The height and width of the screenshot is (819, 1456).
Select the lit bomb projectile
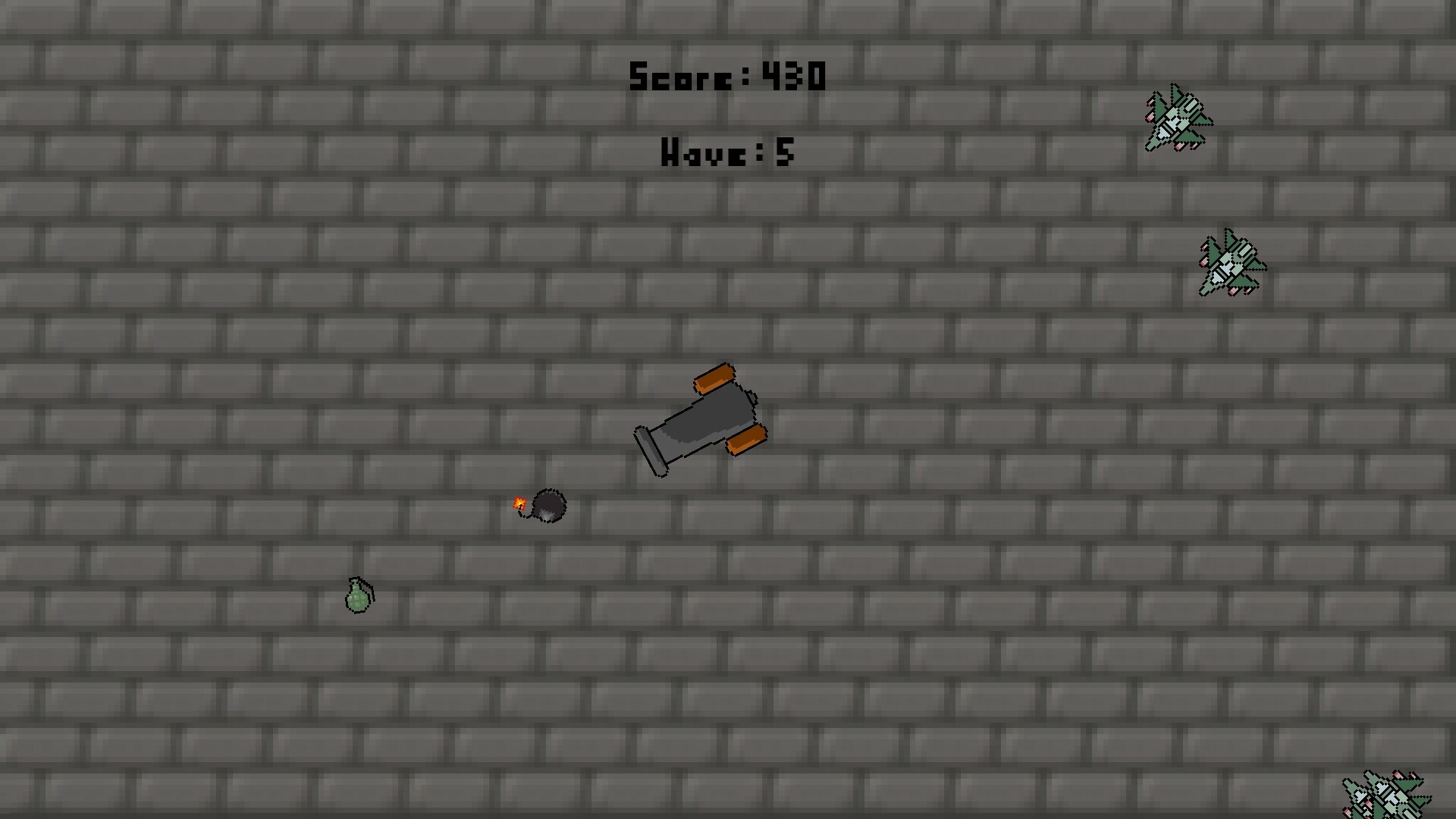[x=550, y=504]
